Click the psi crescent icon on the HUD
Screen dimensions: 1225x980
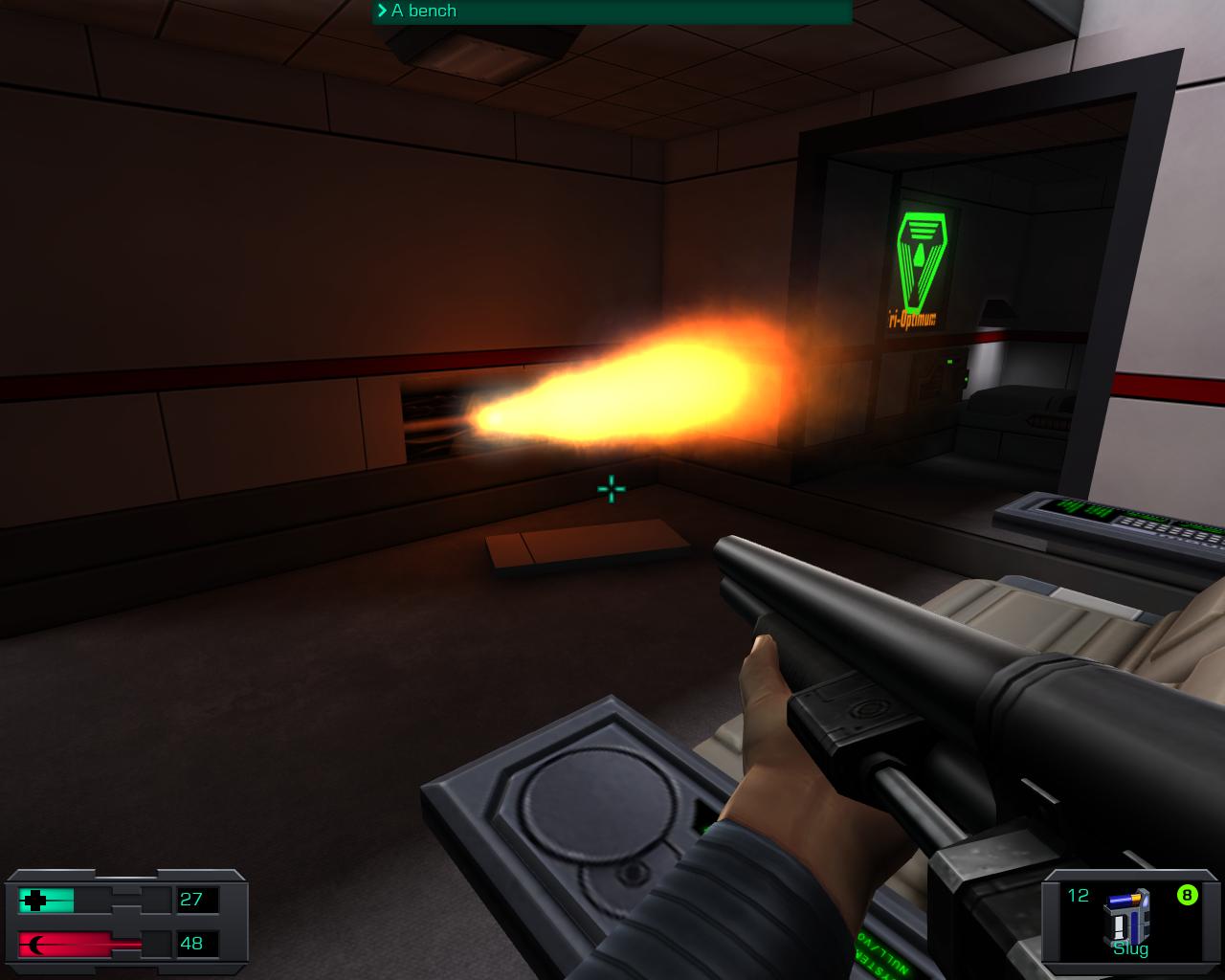pos(34,944)
